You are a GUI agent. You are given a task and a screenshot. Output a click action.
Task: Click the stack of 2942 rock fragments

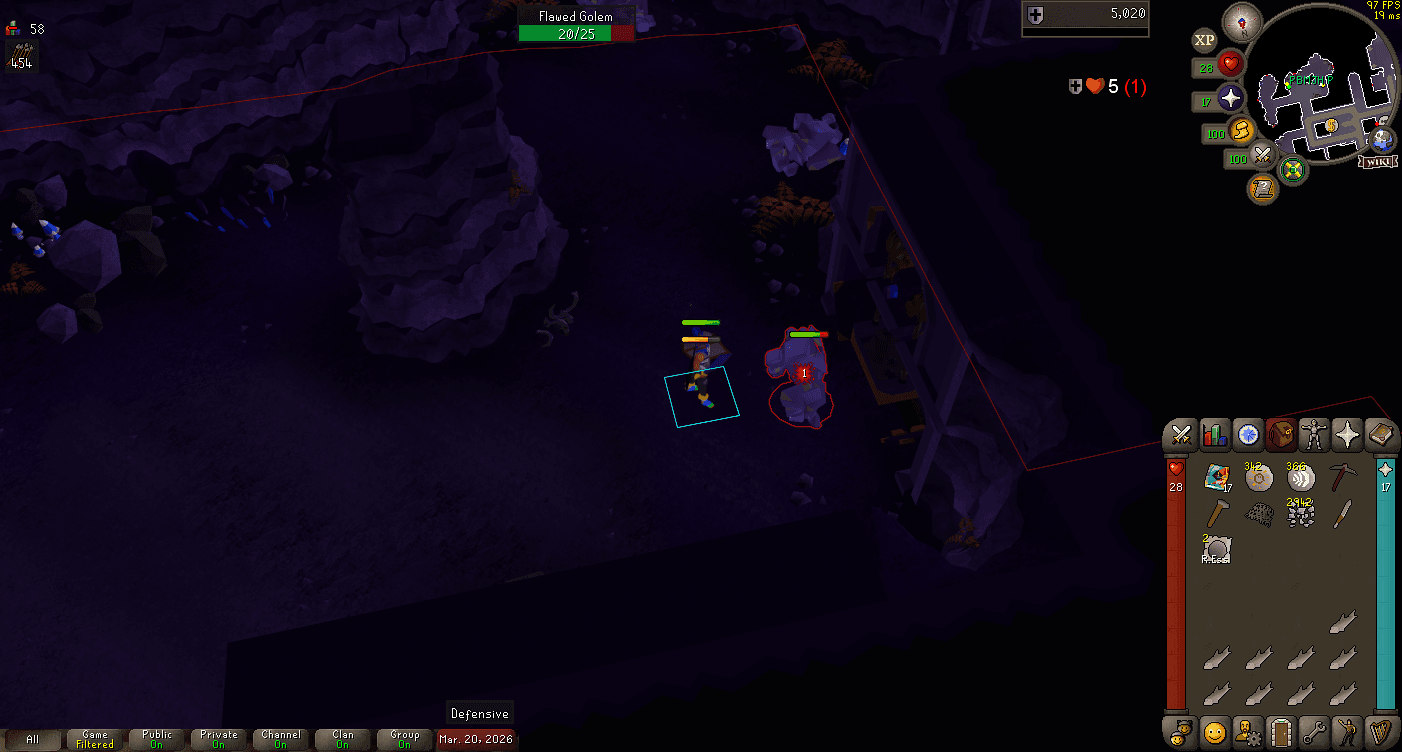[1300, 514]
